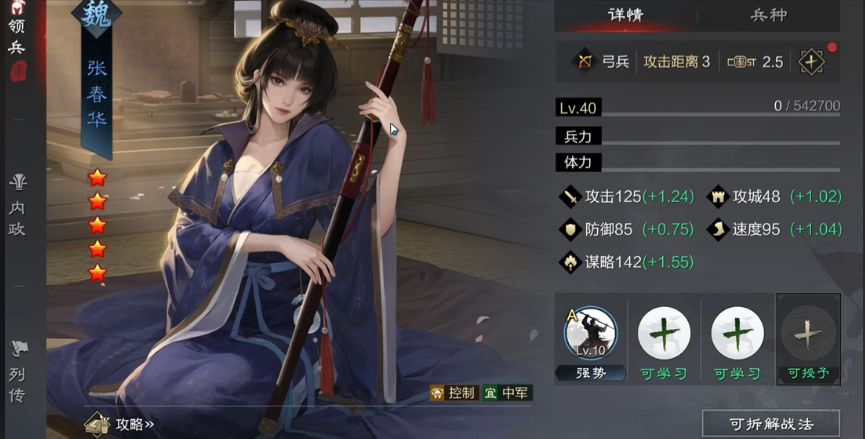Click the 可拆解战法 button
The height and width of the screenshot is (439, 865).
pyautogui.click(x=771, y=424)
